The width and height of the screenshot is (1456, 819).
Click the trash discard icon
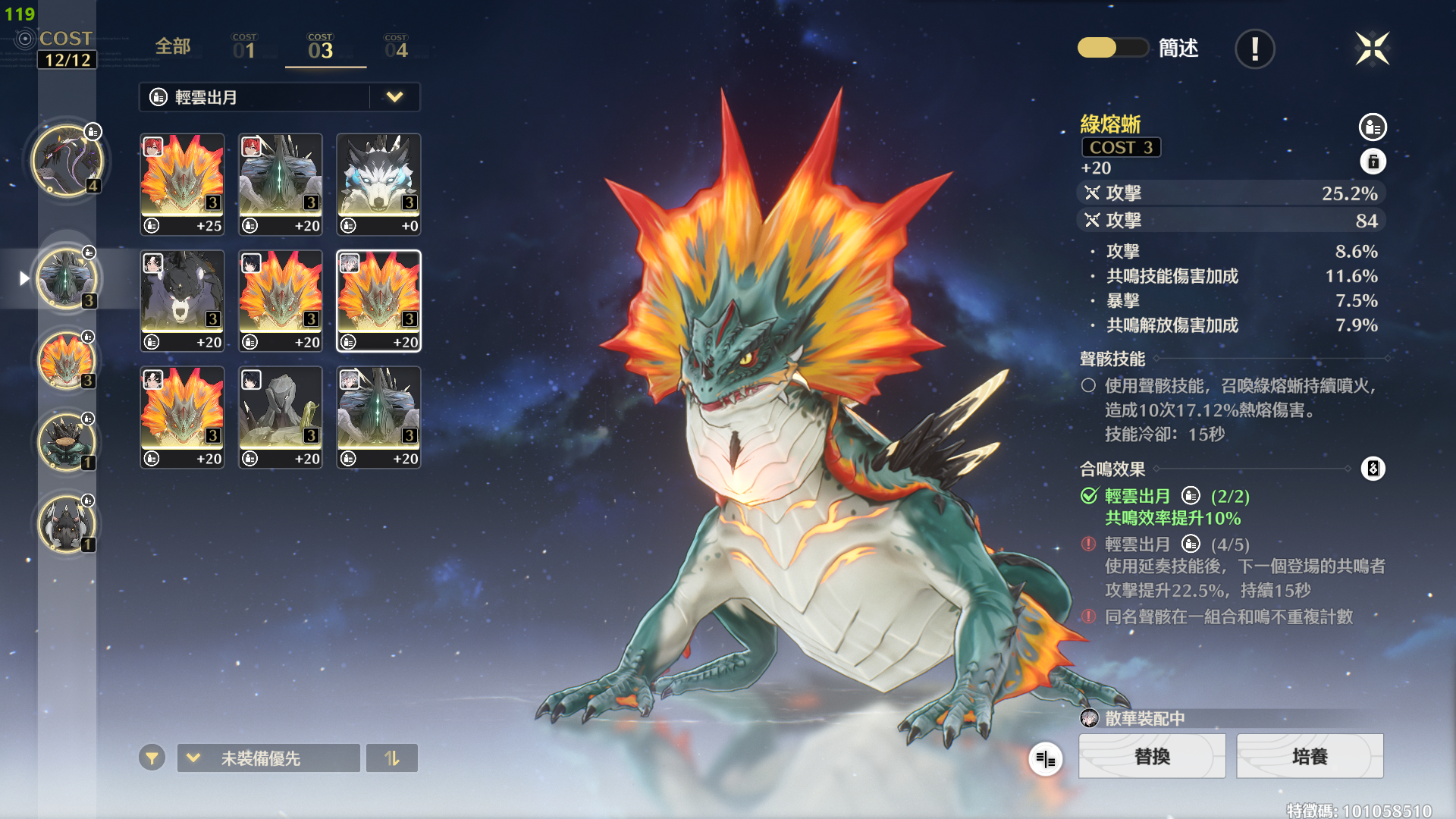pyautogui.click(x=1373, y=162)
